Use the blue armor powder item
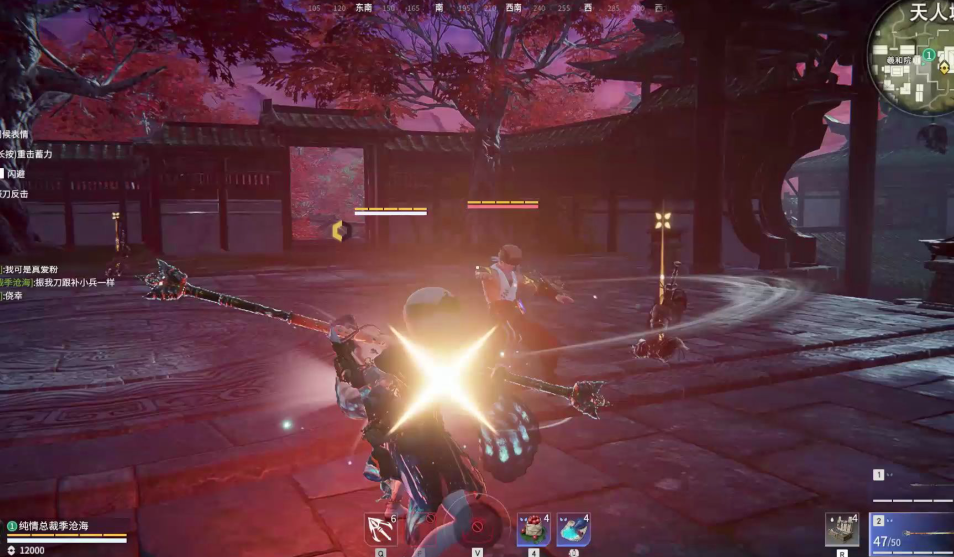Screen dimensions: 954x557 click(x=573, y=529)
